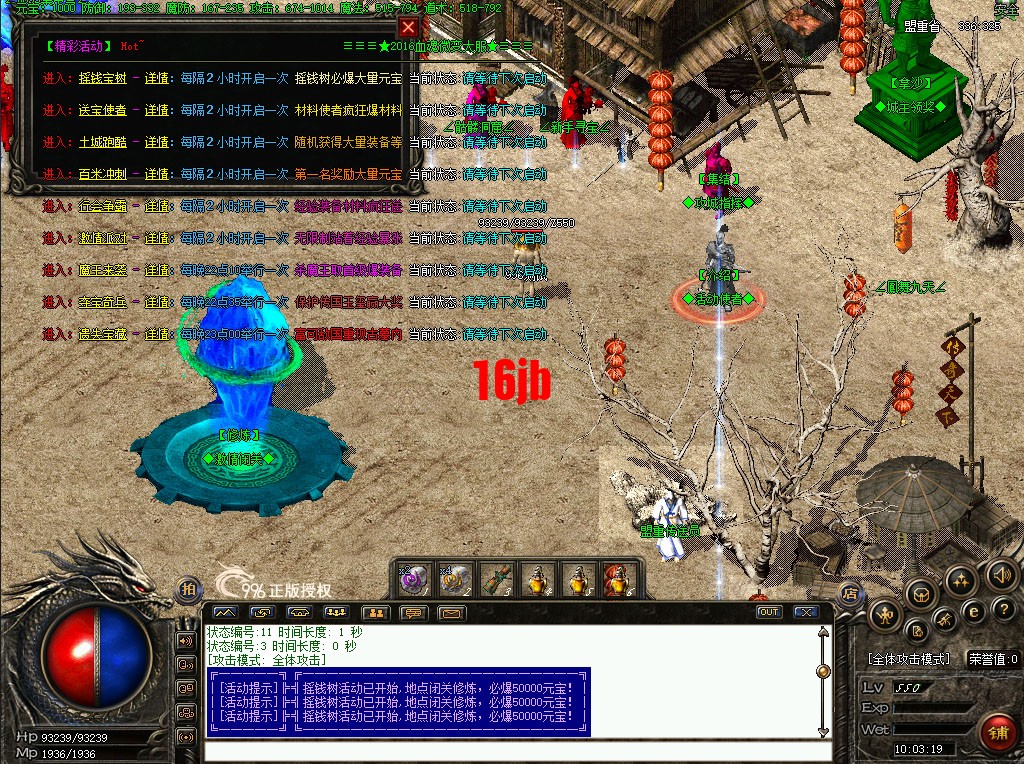Join the 土城跑酷 activity

click(102, 142)
